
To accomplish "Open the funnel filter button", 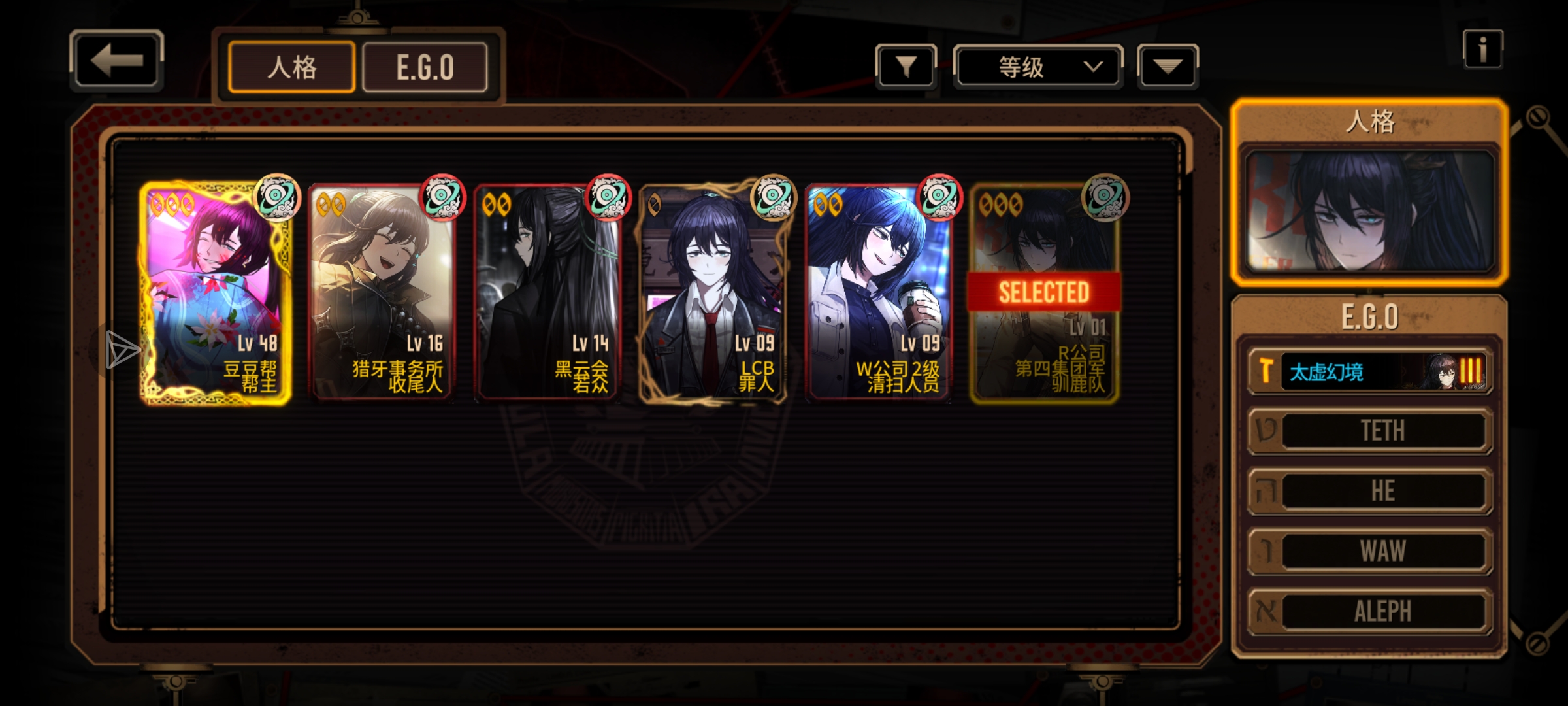I will 906,67.
